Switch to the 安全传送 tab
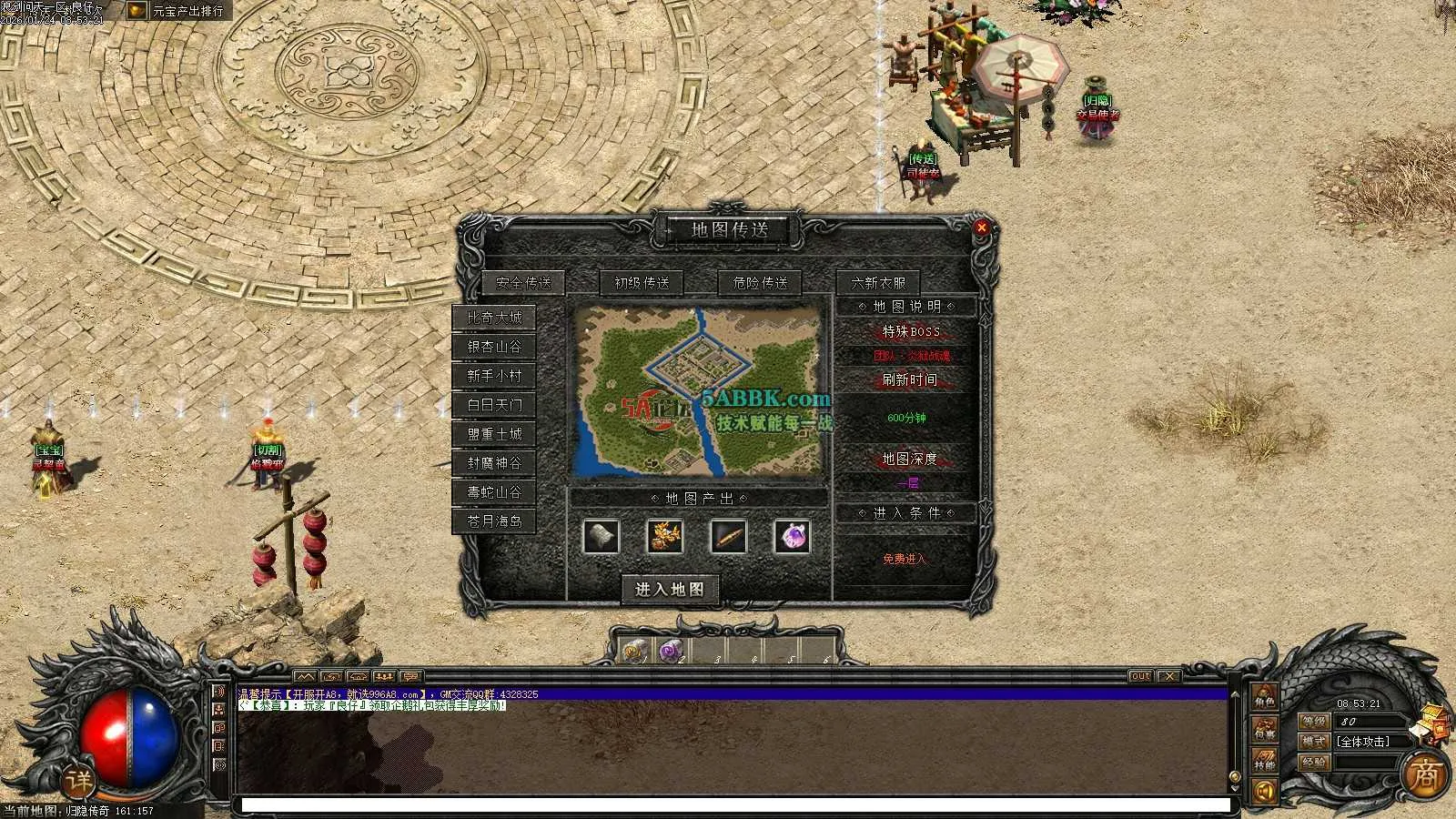The width and height of the screenshot is (1456, 819). (x=523, y=283)
